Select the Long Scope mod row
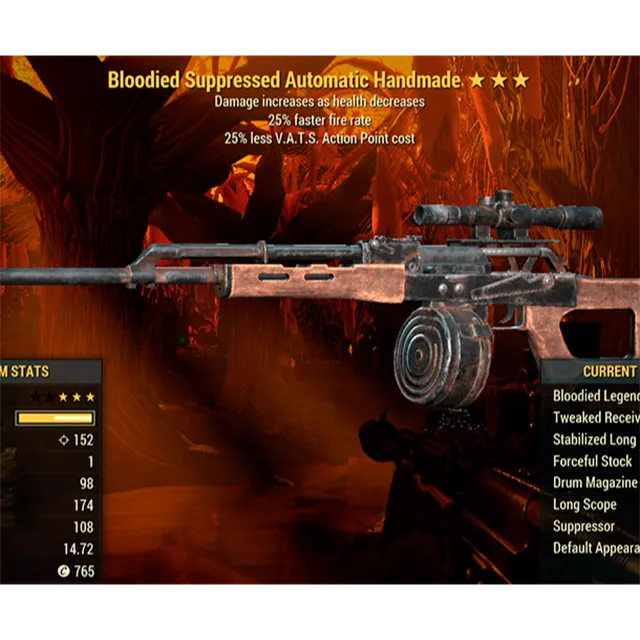The height and width of the screenshot is (640, 640). click(x=585, y=505)
